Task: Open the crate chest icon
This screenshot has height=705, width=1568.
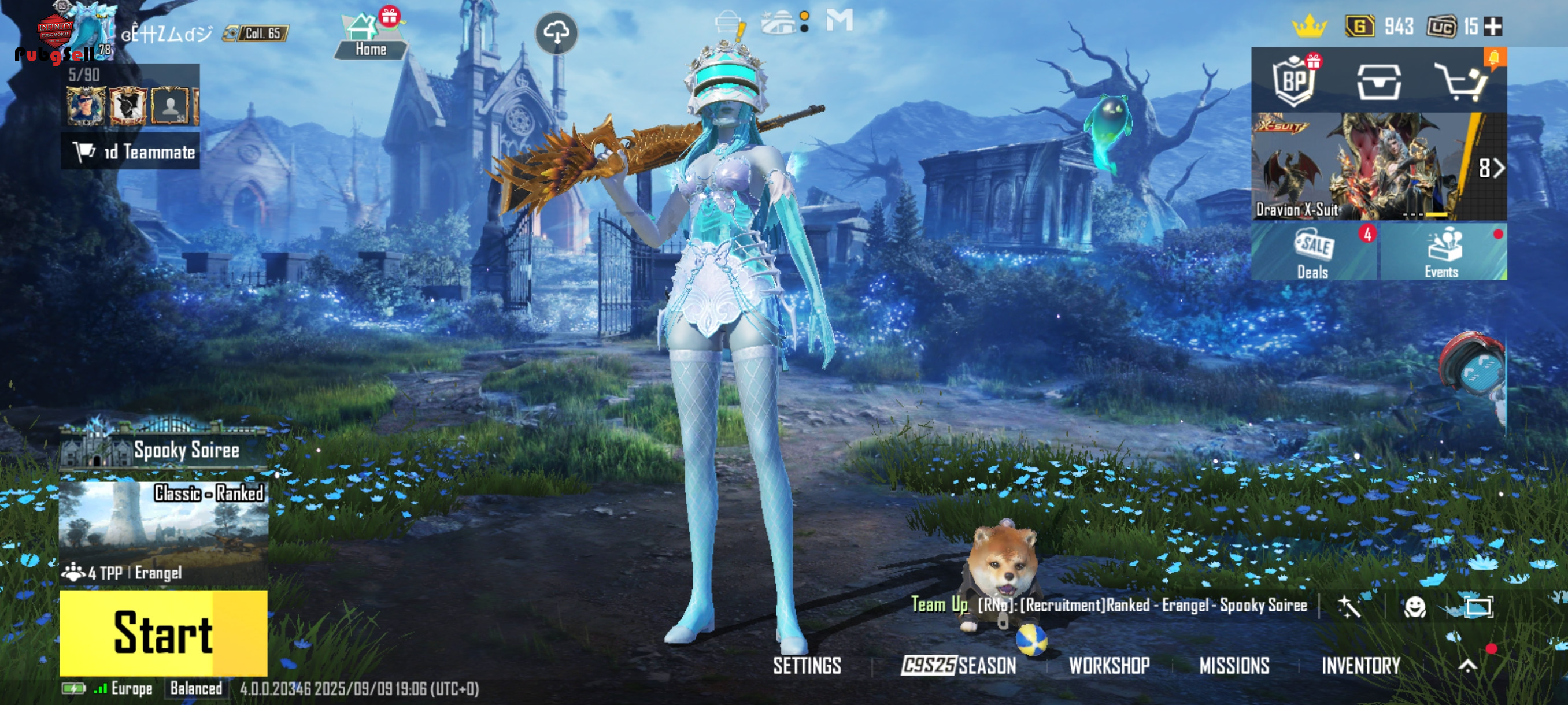Action: 1379,81
